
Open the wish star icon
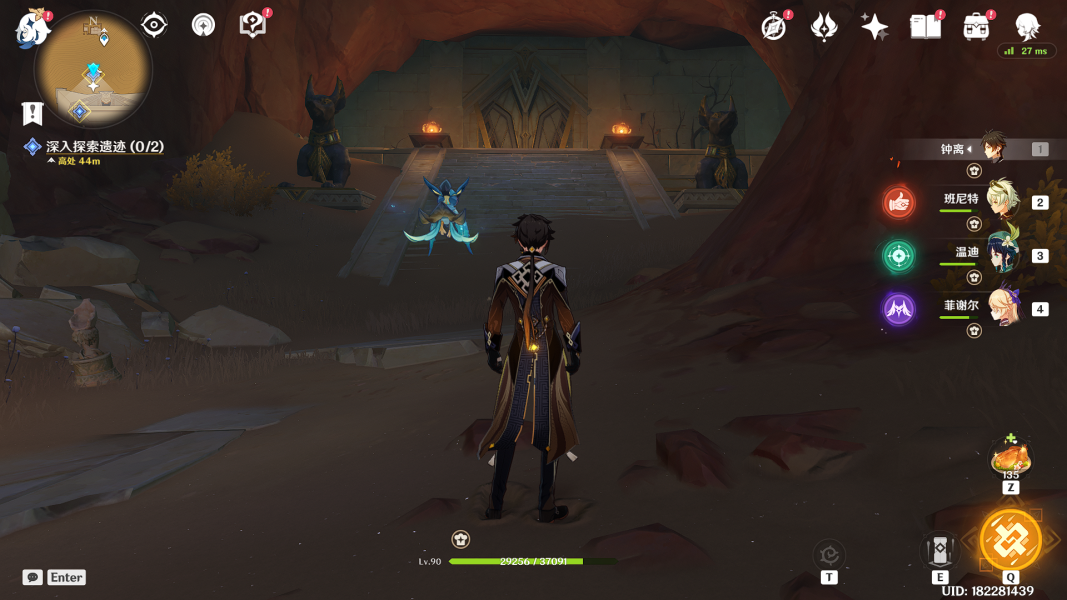pyautogui.click(x=874, y=27)
